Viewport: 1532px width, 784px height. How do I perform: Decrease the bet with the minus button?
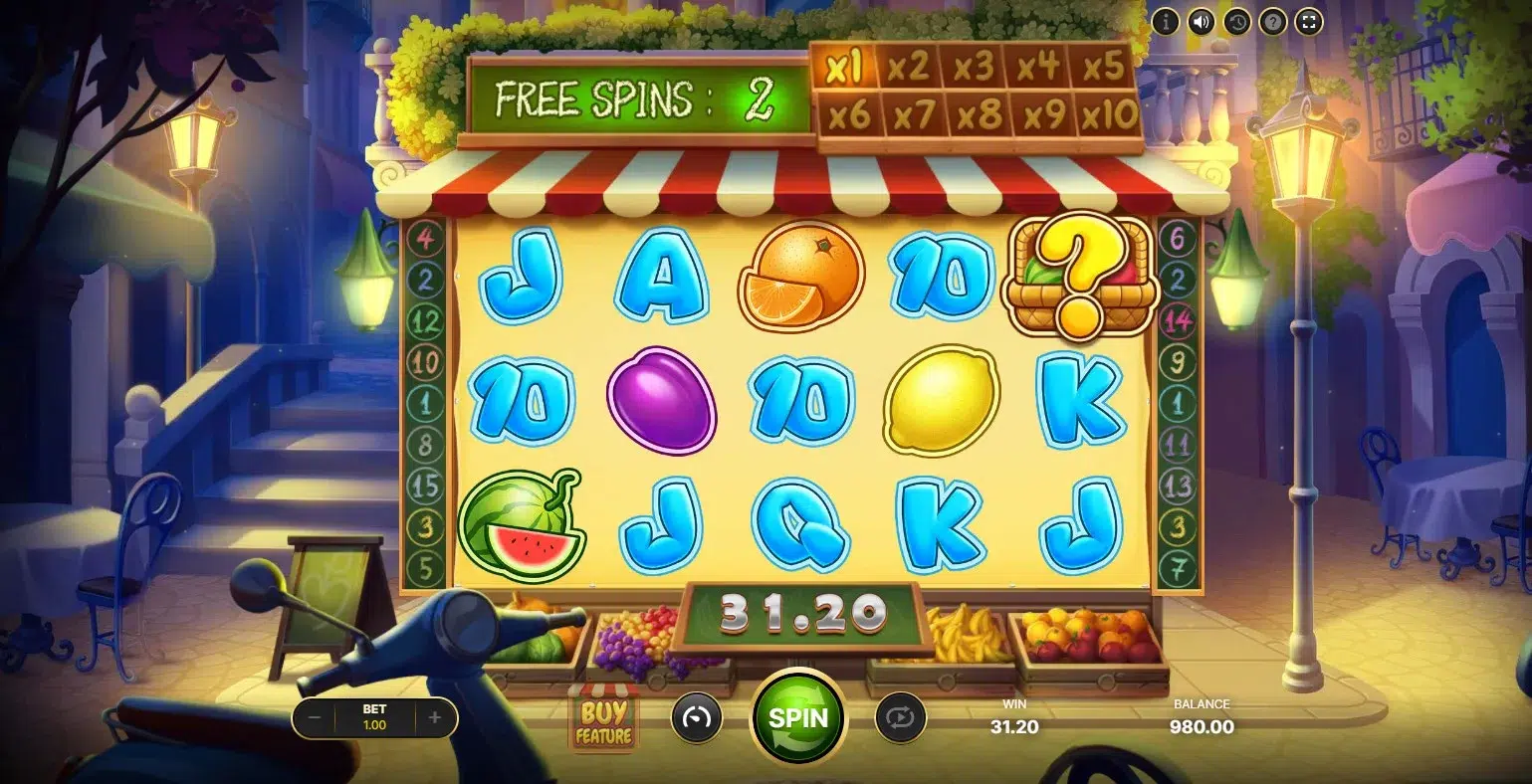[x=315, y=717]
